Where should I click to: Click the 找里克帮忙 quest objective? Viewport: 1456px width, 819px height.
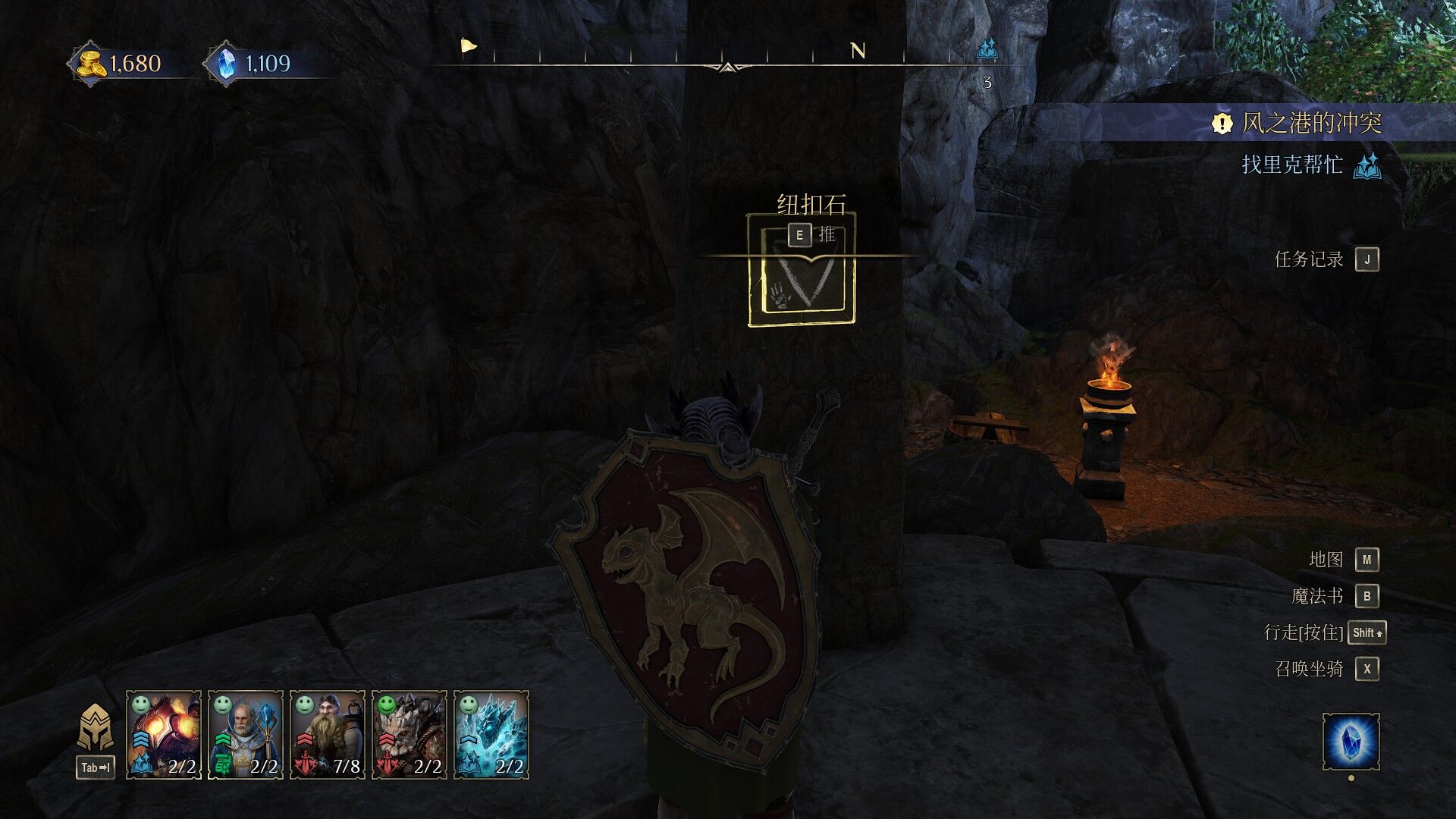click(1292, 165)
